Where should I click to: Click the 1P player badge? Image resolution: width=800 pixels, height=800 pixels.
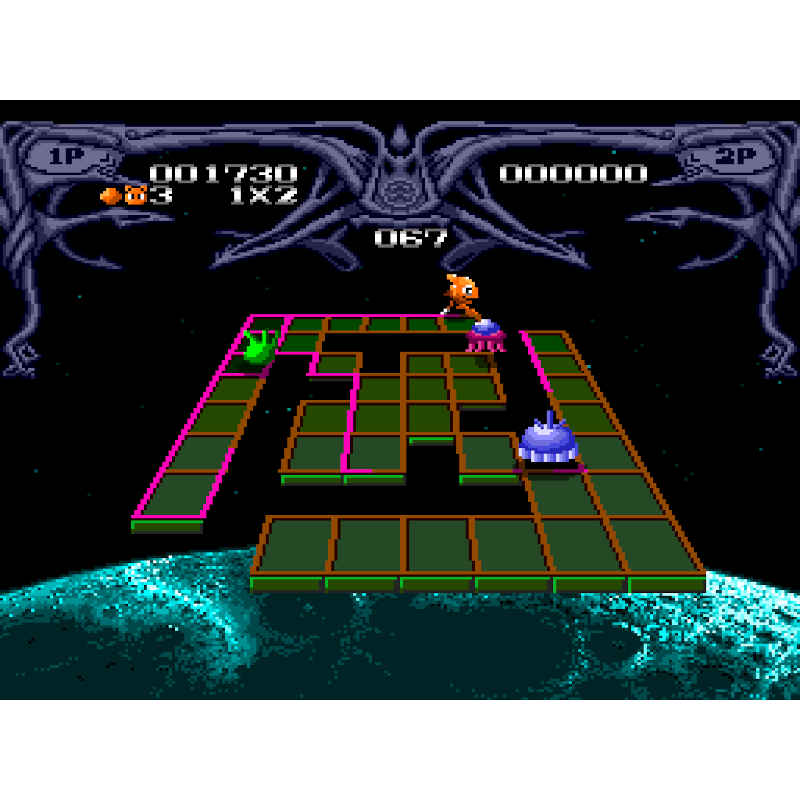[65, 157]
